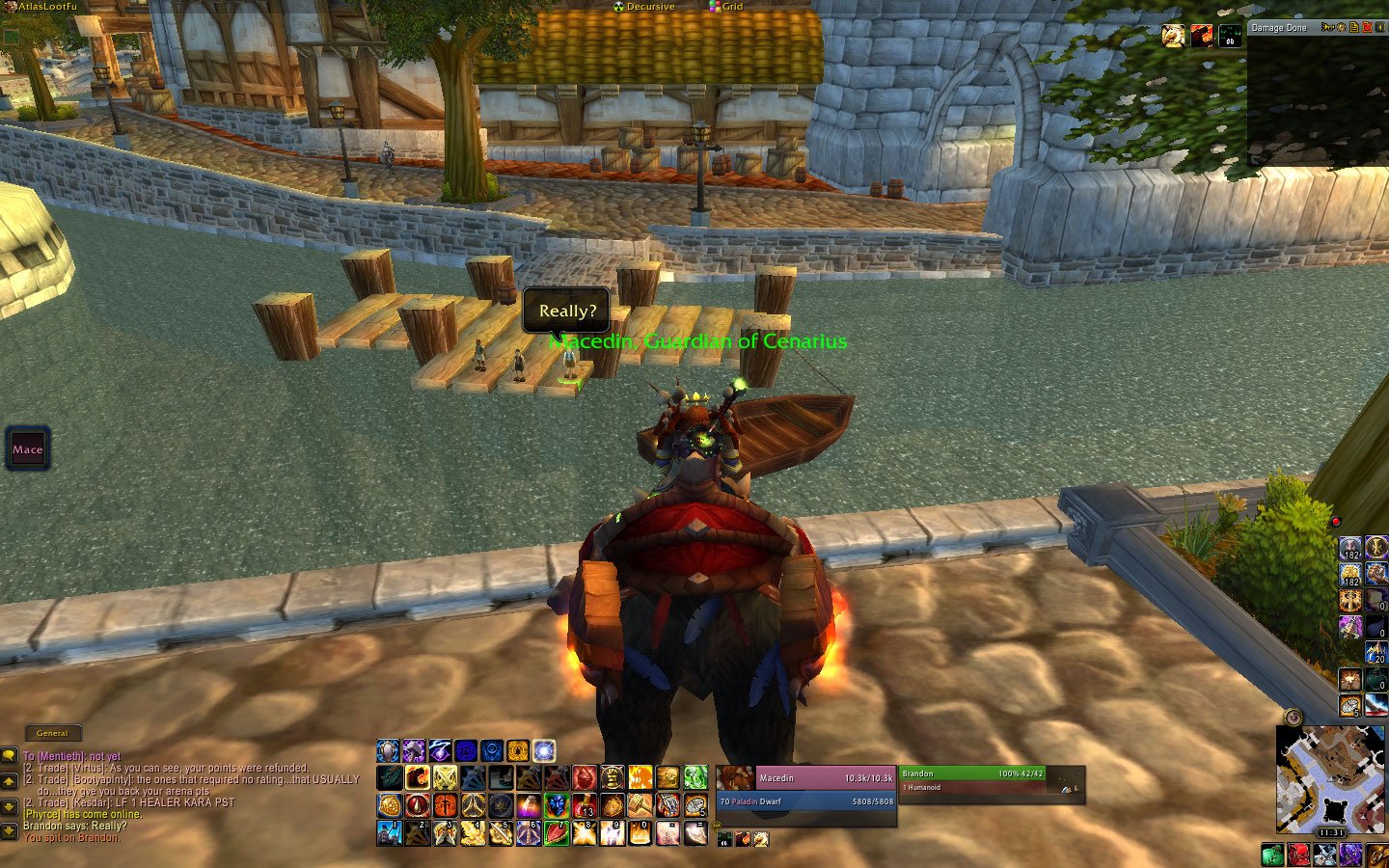This screenshot has height=868, width=1389.
Task: Activate the glowing white orb stance button
Action: pos(544,750)
